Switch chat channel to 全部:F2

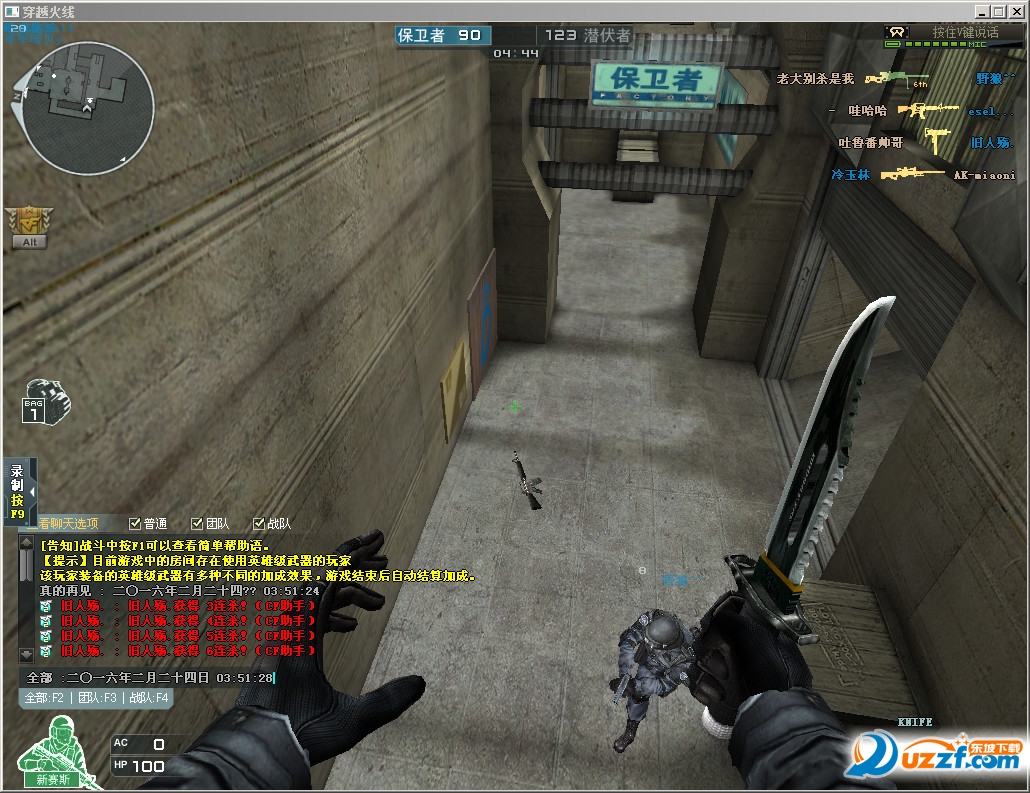click(45, 698)
